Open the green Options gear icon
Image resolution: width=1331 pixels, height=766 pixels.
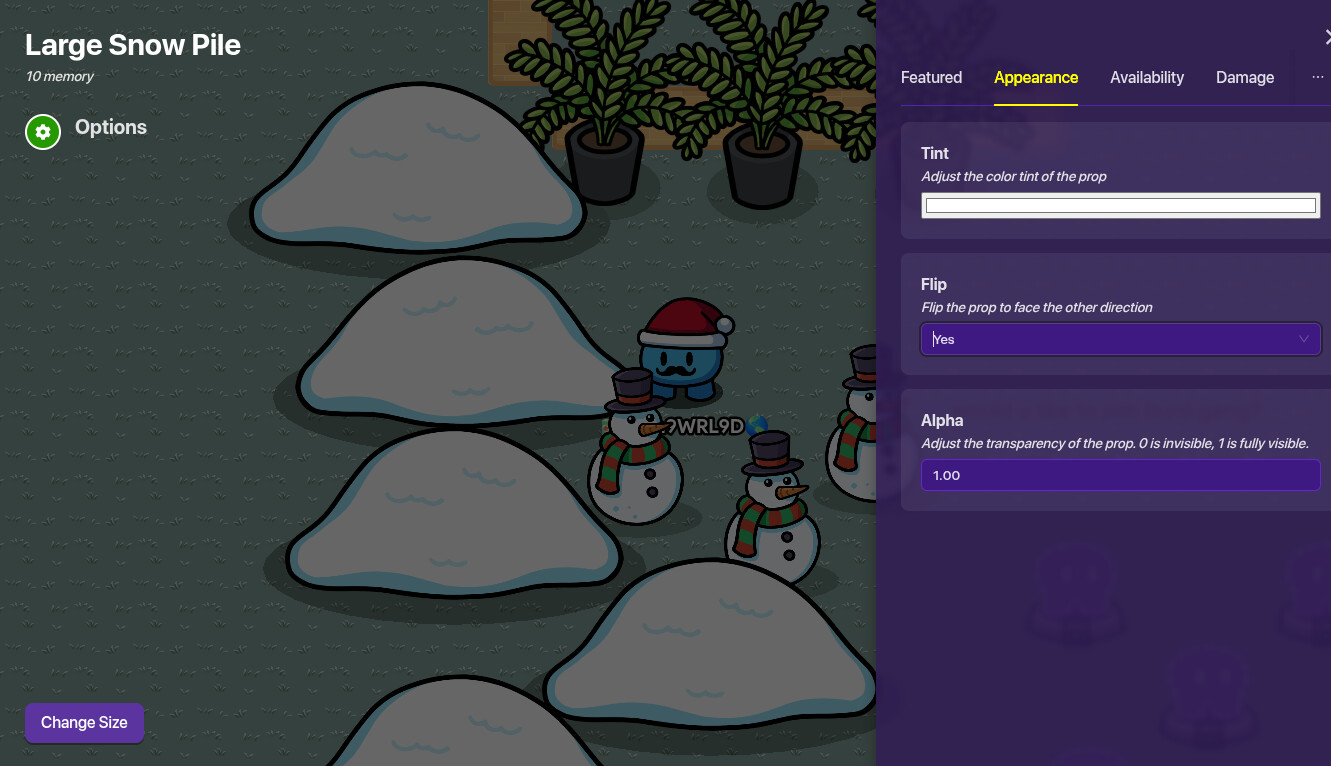(42, 131)
